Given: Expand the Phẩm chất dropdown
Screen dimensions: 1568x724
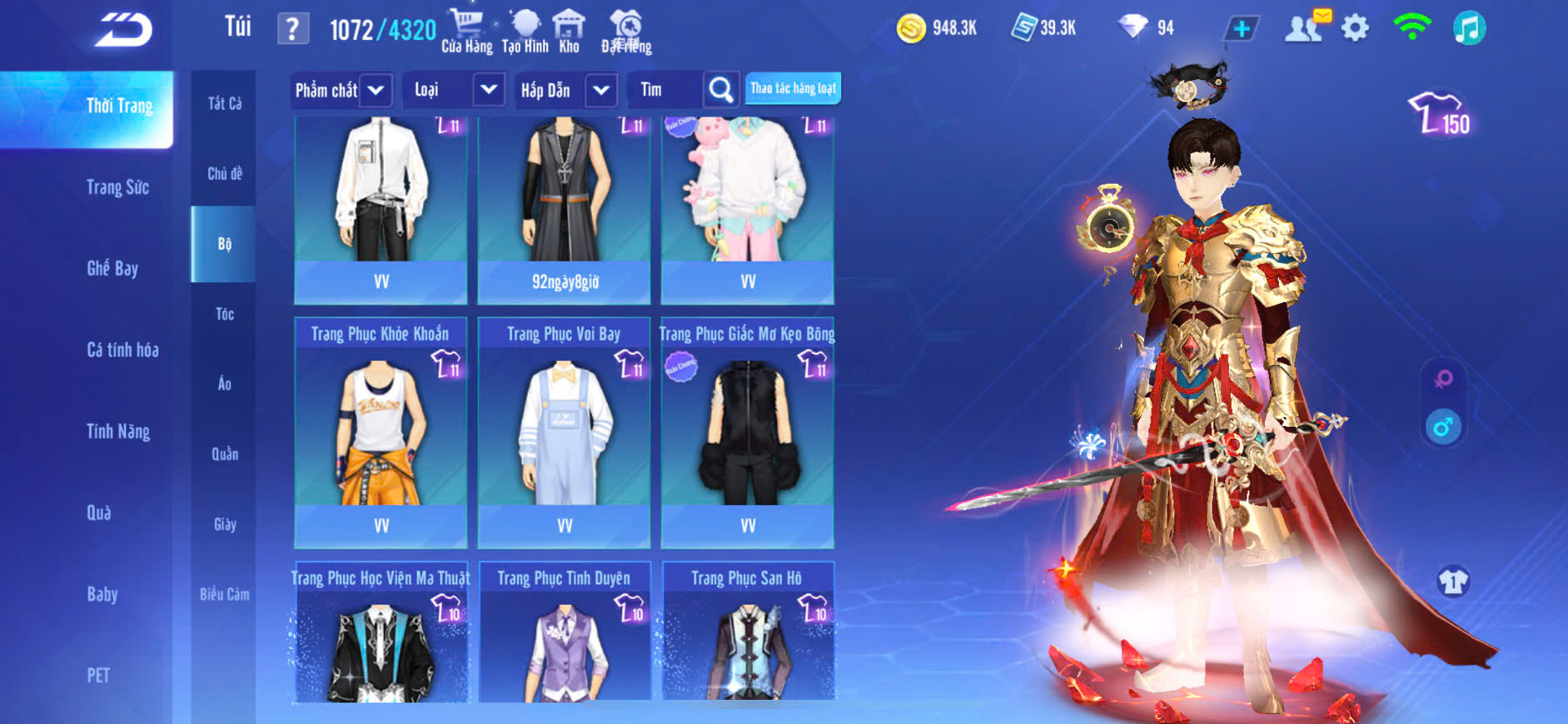Looking at the screenshot, I should coord(340,90).
